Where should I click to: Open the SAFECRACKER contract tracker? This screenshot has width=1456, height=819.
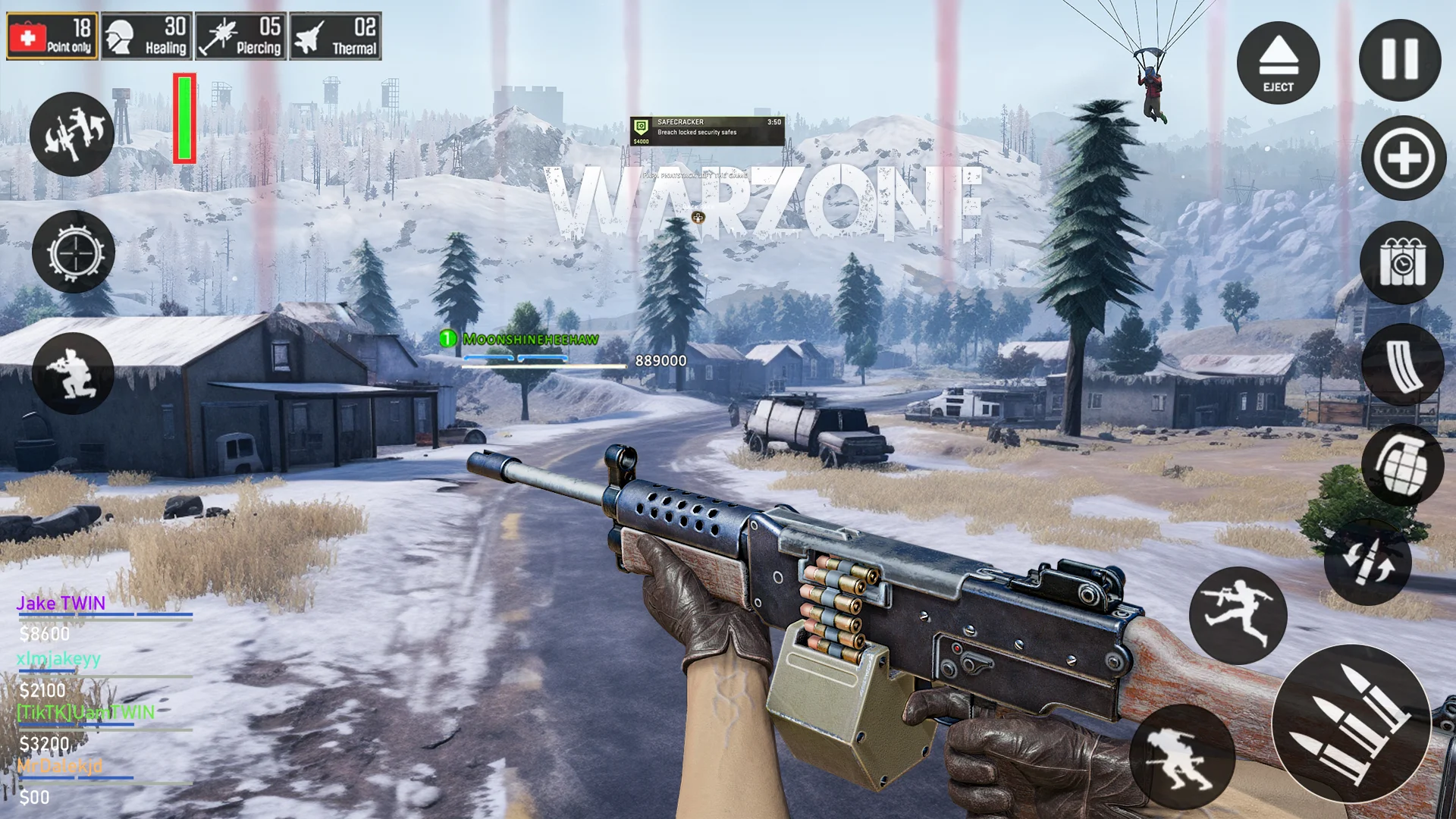(x=707, y=130)
